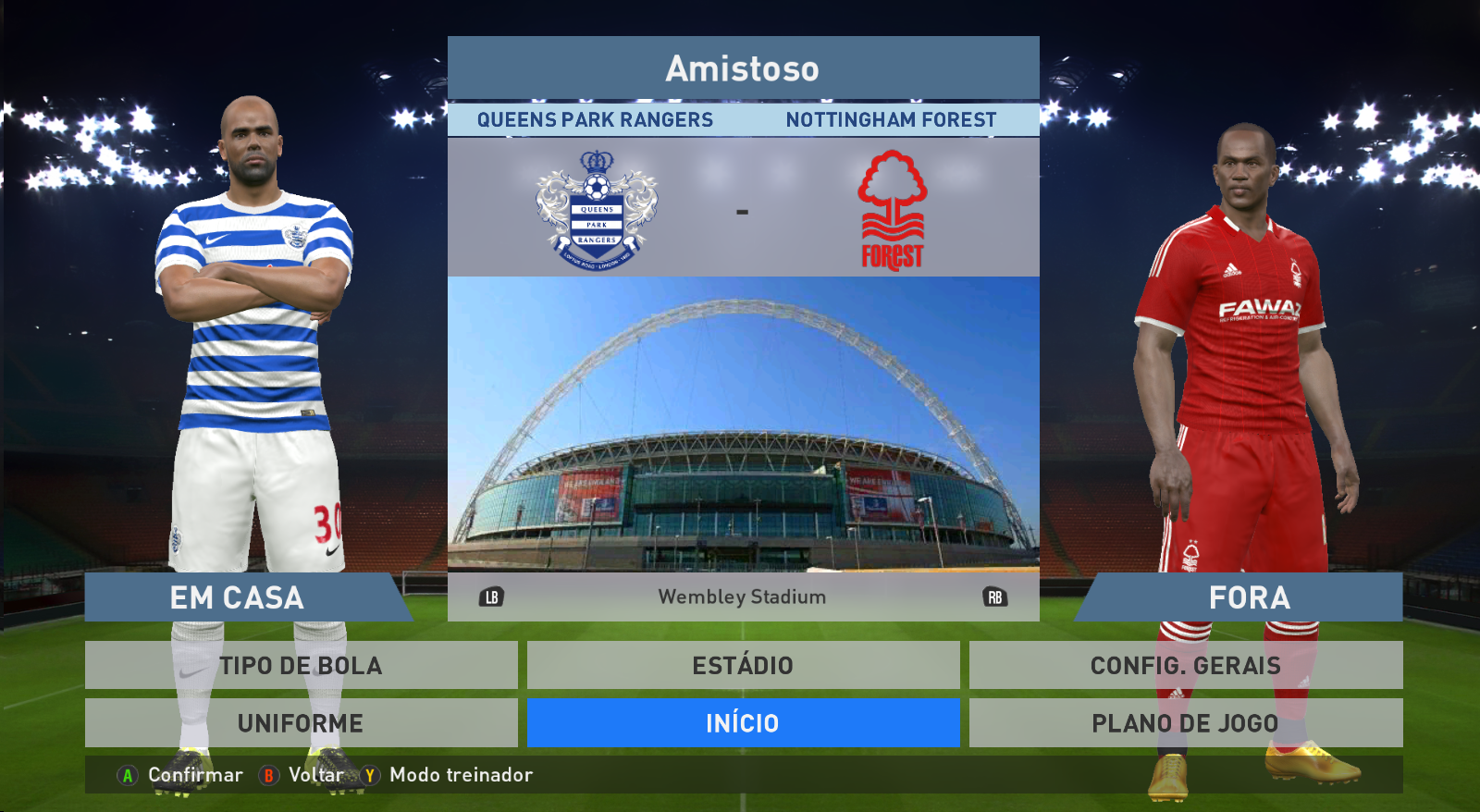The width and height of the screenshot is (1480, 812).
Task: Select the Queens Park Rangers crest
Action: 597,212
